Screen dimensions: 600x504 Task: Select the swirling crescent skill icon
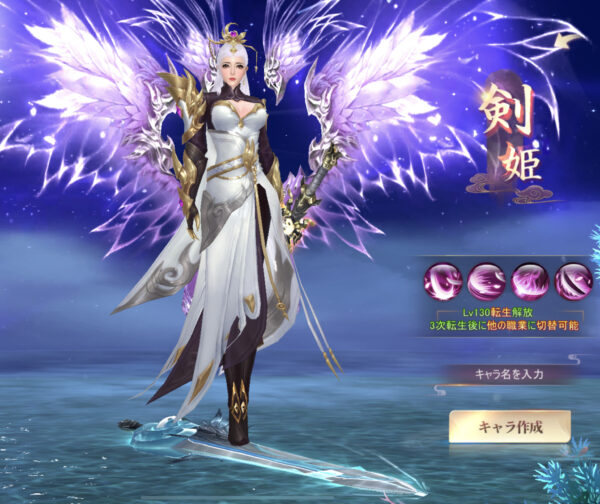click(443, 279)
